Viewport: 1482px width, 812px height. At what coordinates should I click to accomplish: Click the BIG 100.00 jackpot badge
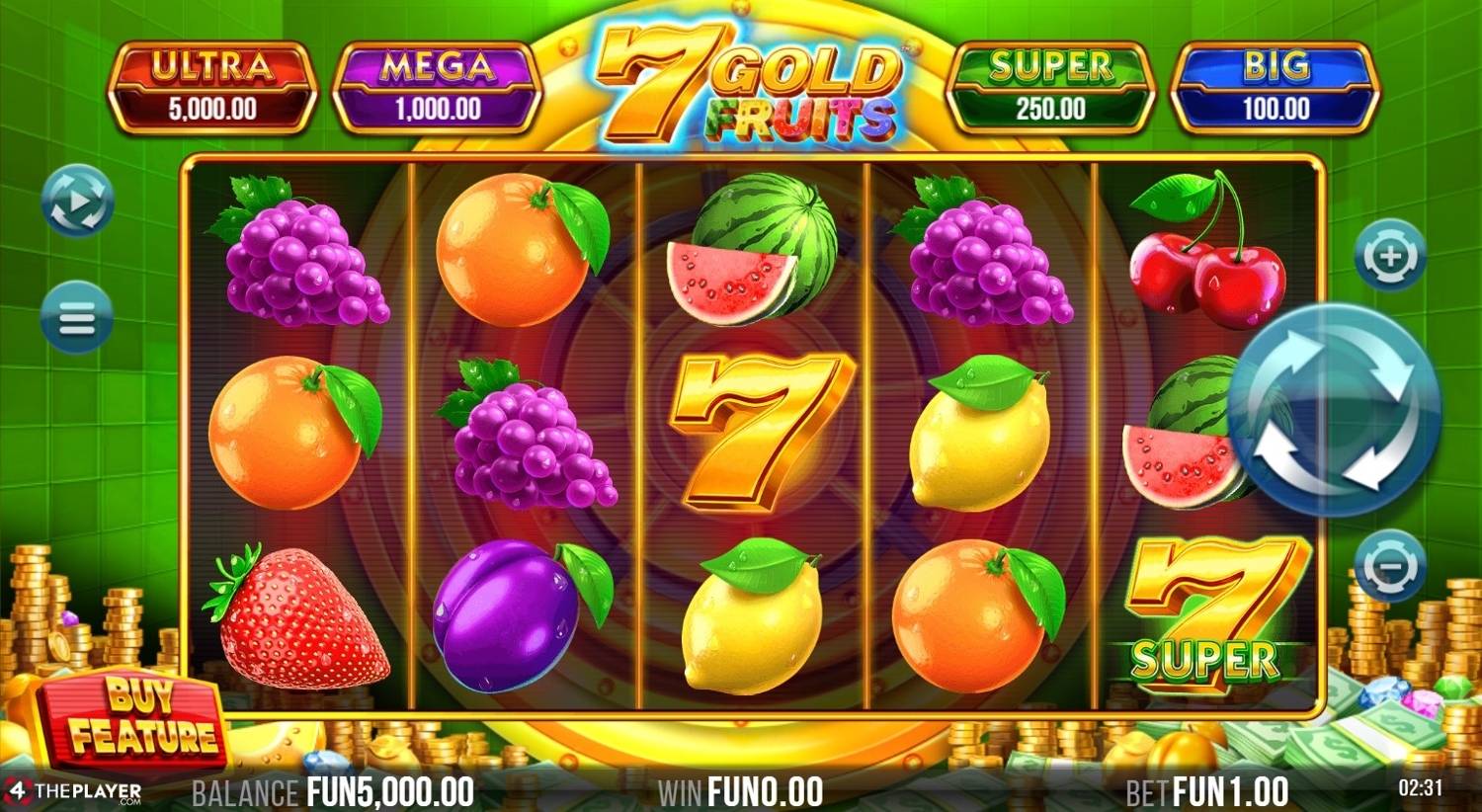1276,85
